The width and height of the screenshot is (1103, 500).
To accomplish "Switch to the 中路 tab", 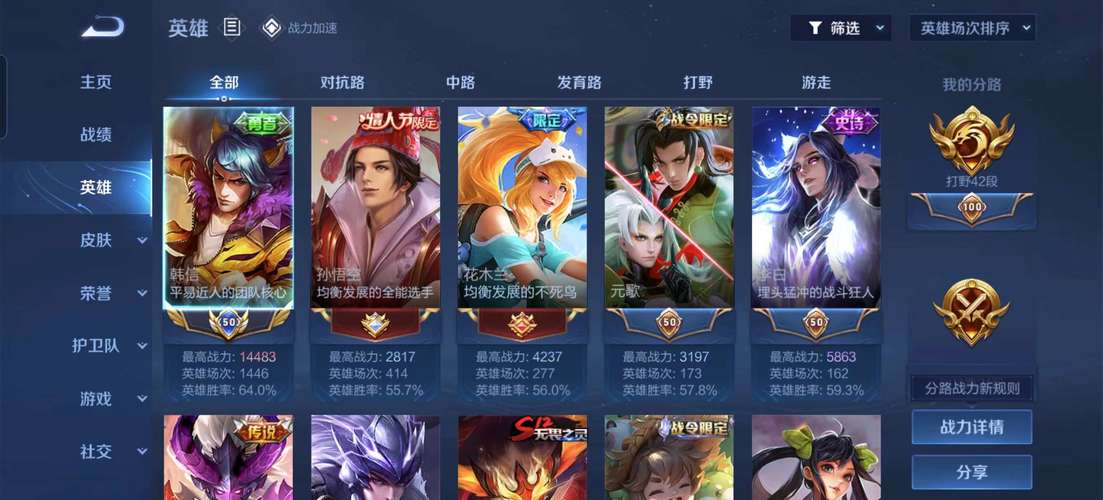I will tap(460, 82).
